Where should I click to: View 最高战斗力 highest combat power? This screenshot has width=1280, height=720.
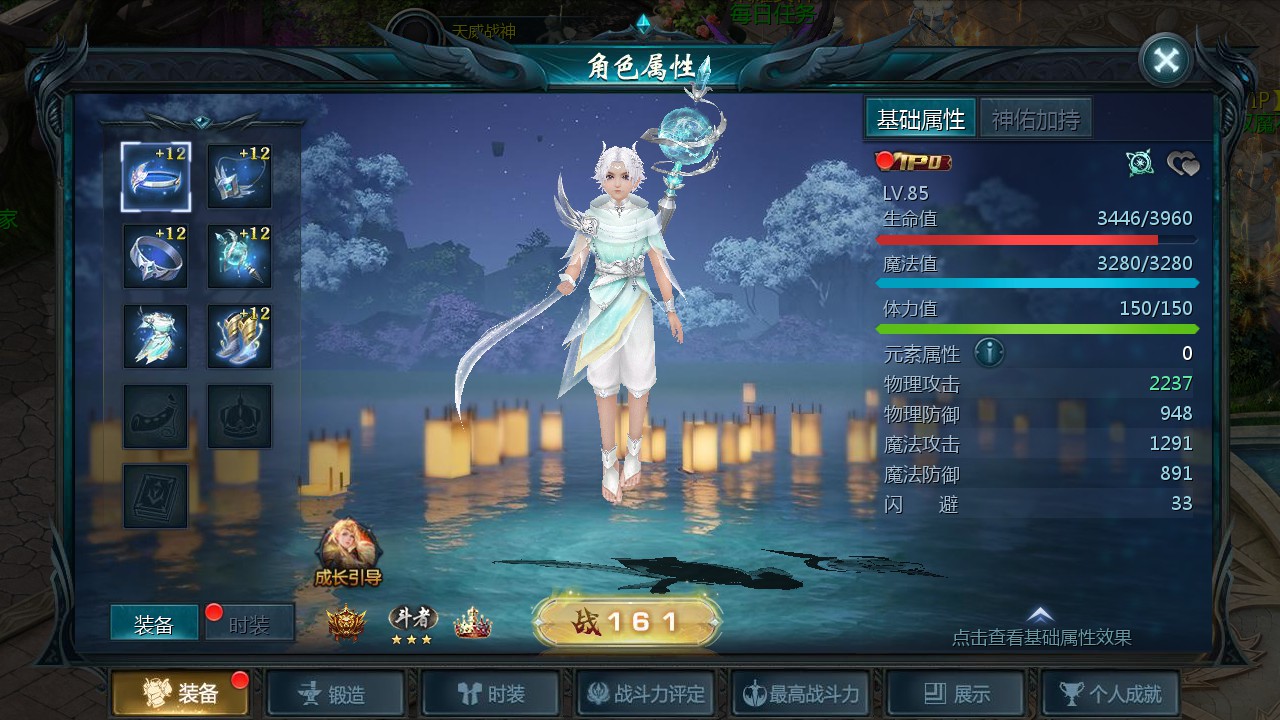800,693
